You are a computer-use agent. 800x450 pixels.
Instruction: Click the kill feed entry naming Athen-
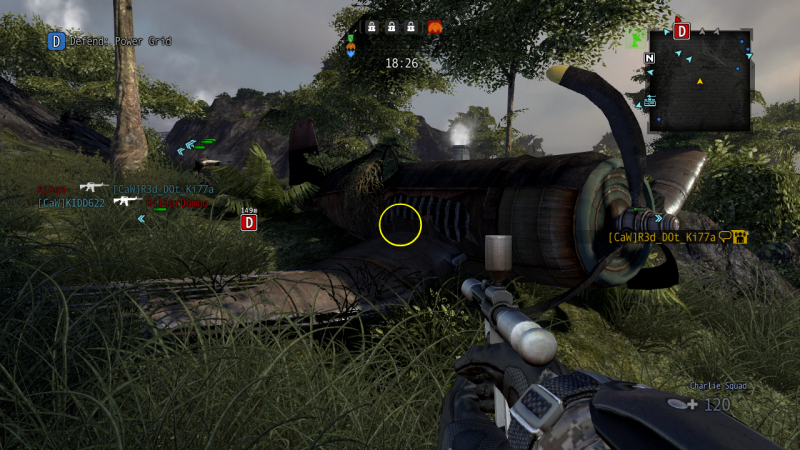pyautogui.click(x=52, y=188)
